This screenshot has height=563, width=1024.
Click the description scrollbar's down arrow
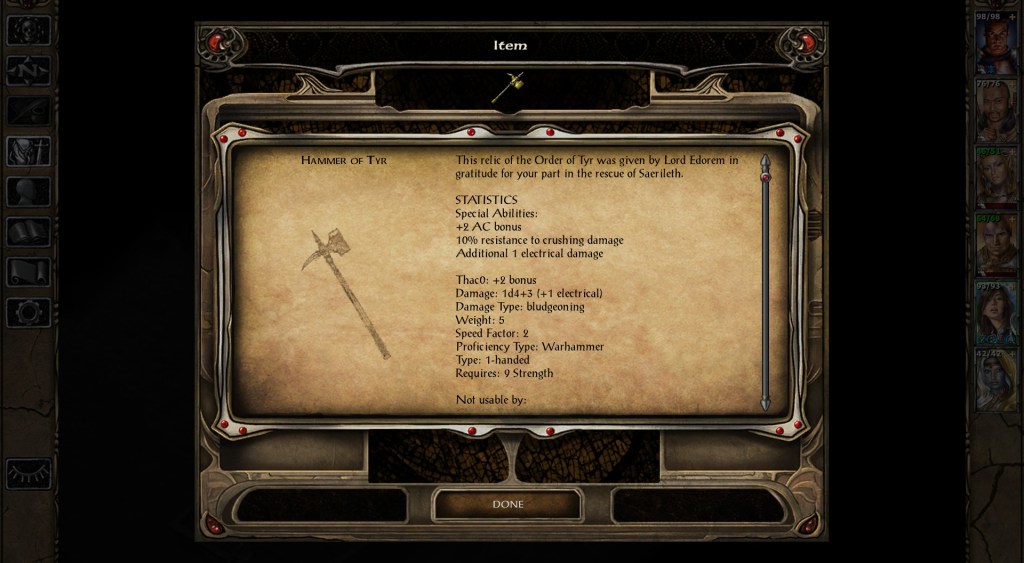click(x=765, y=402)
